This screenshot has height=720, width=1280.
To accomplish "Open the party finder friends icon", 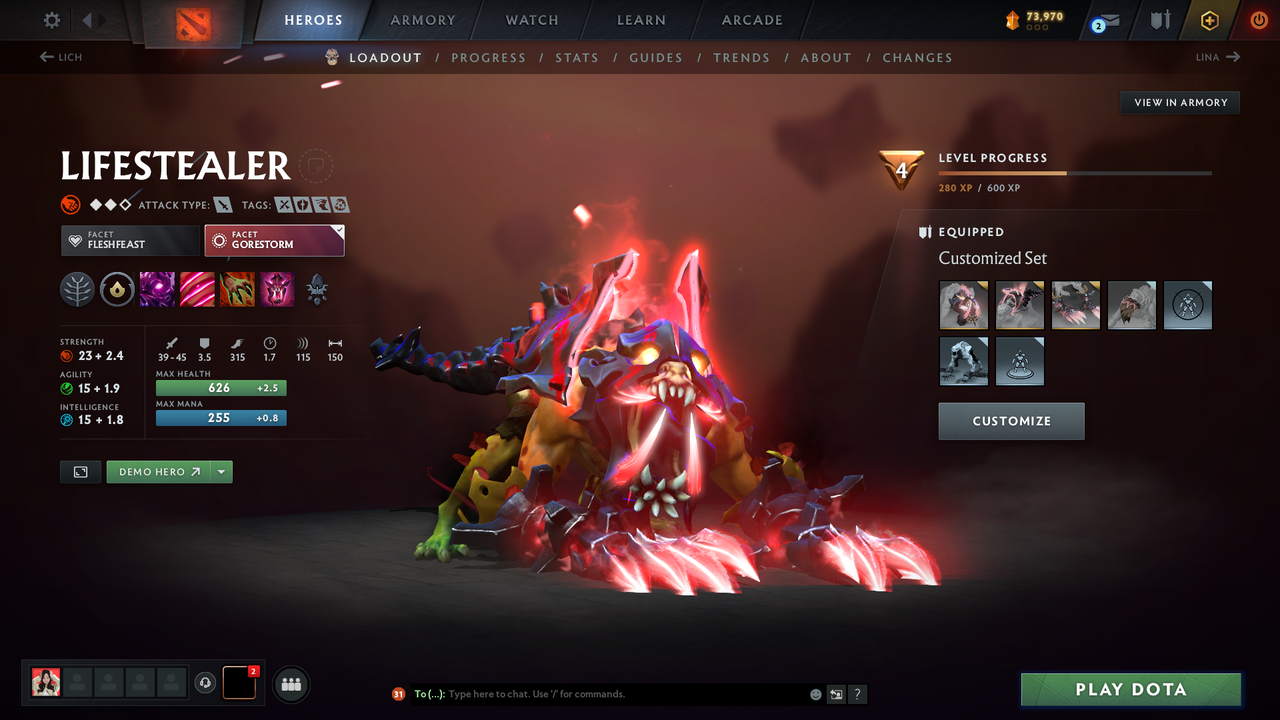I will click(290, 683).
